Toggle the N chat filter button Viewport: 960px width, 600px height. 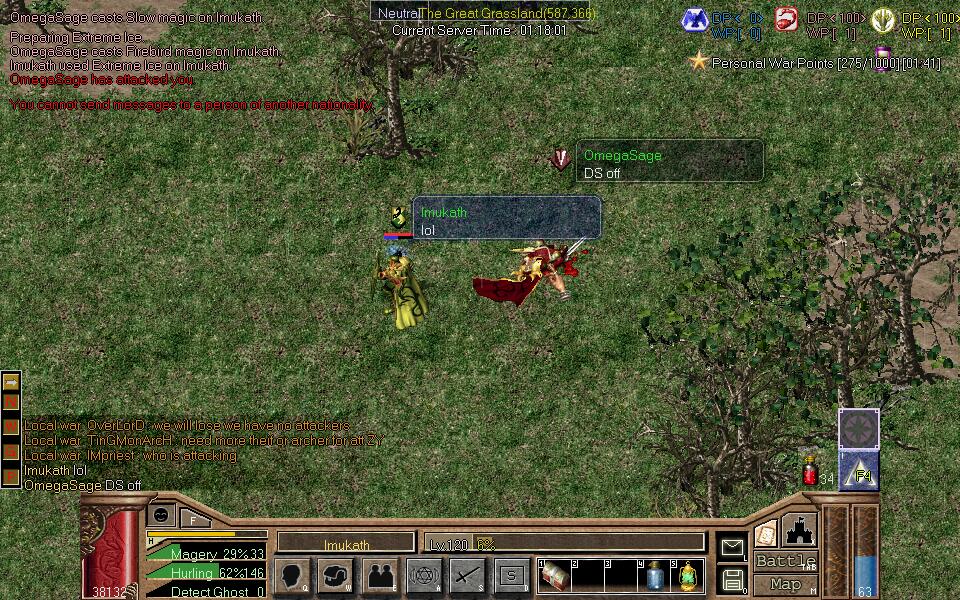11,403
